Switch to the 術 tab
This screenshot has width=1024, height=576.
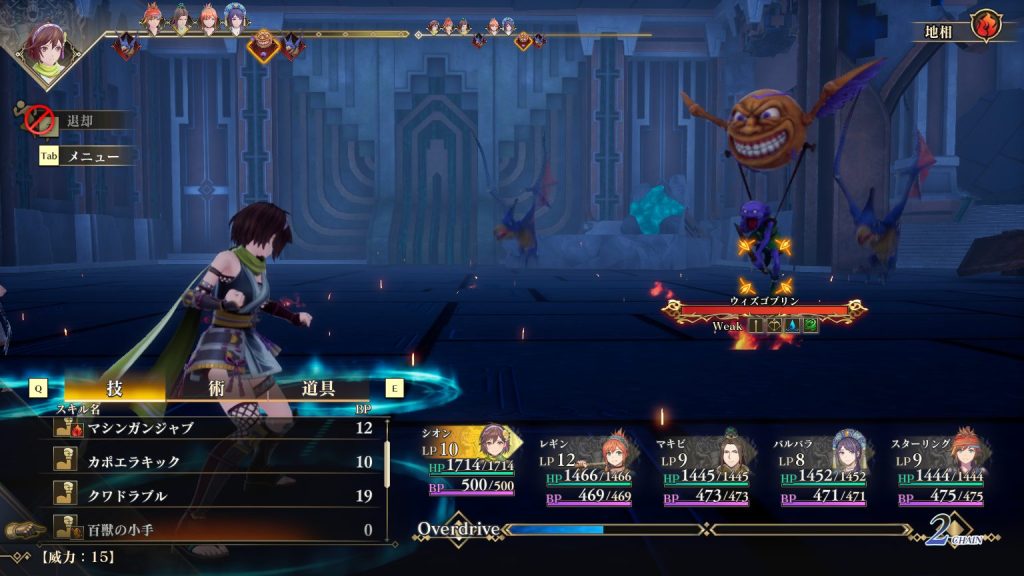[216, 389]
